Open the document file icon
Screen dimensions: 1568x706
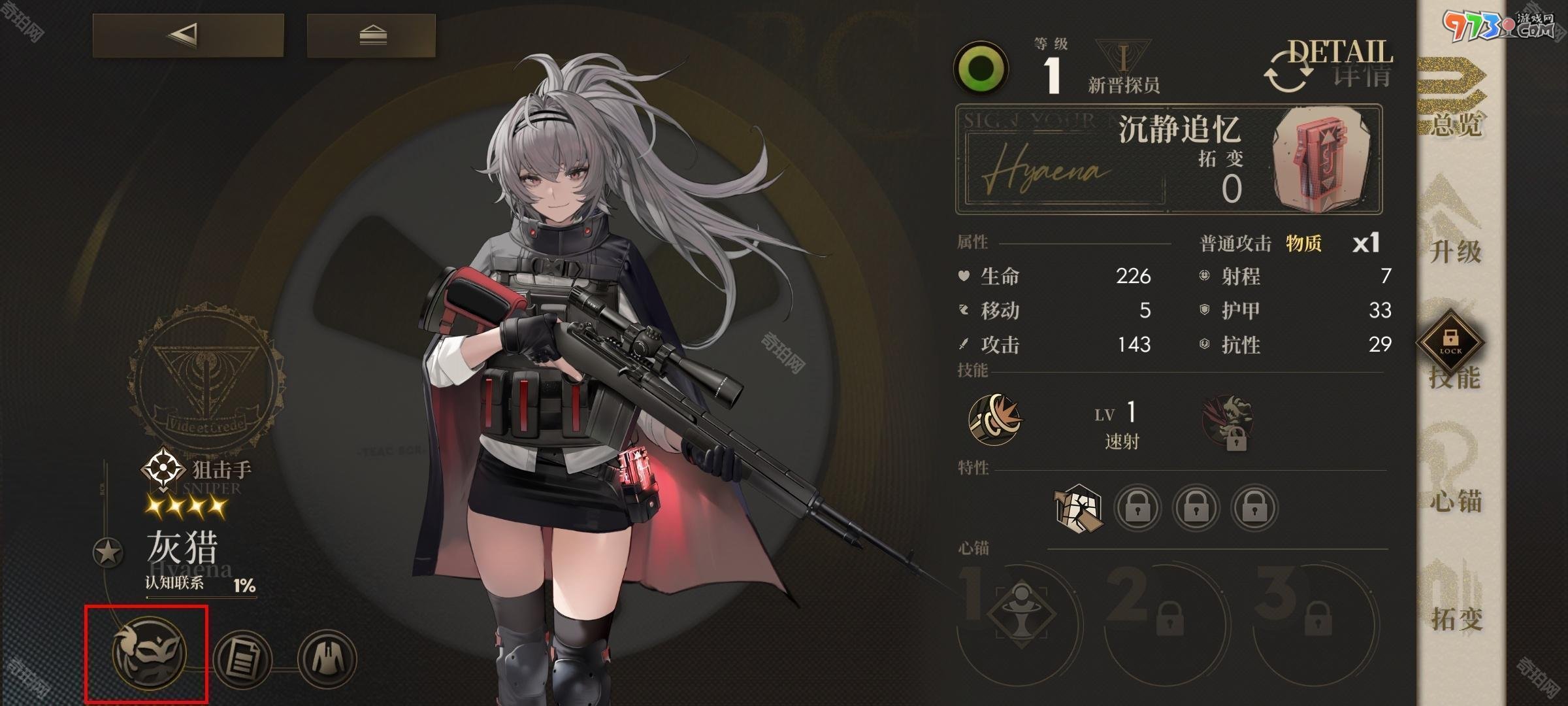242,659
